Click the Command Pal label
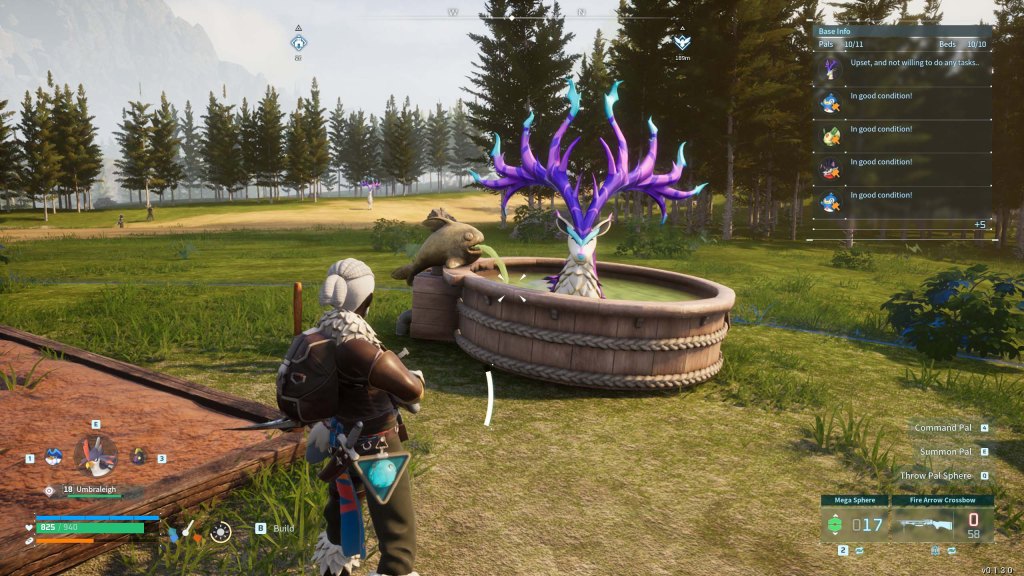 [942, 428]
